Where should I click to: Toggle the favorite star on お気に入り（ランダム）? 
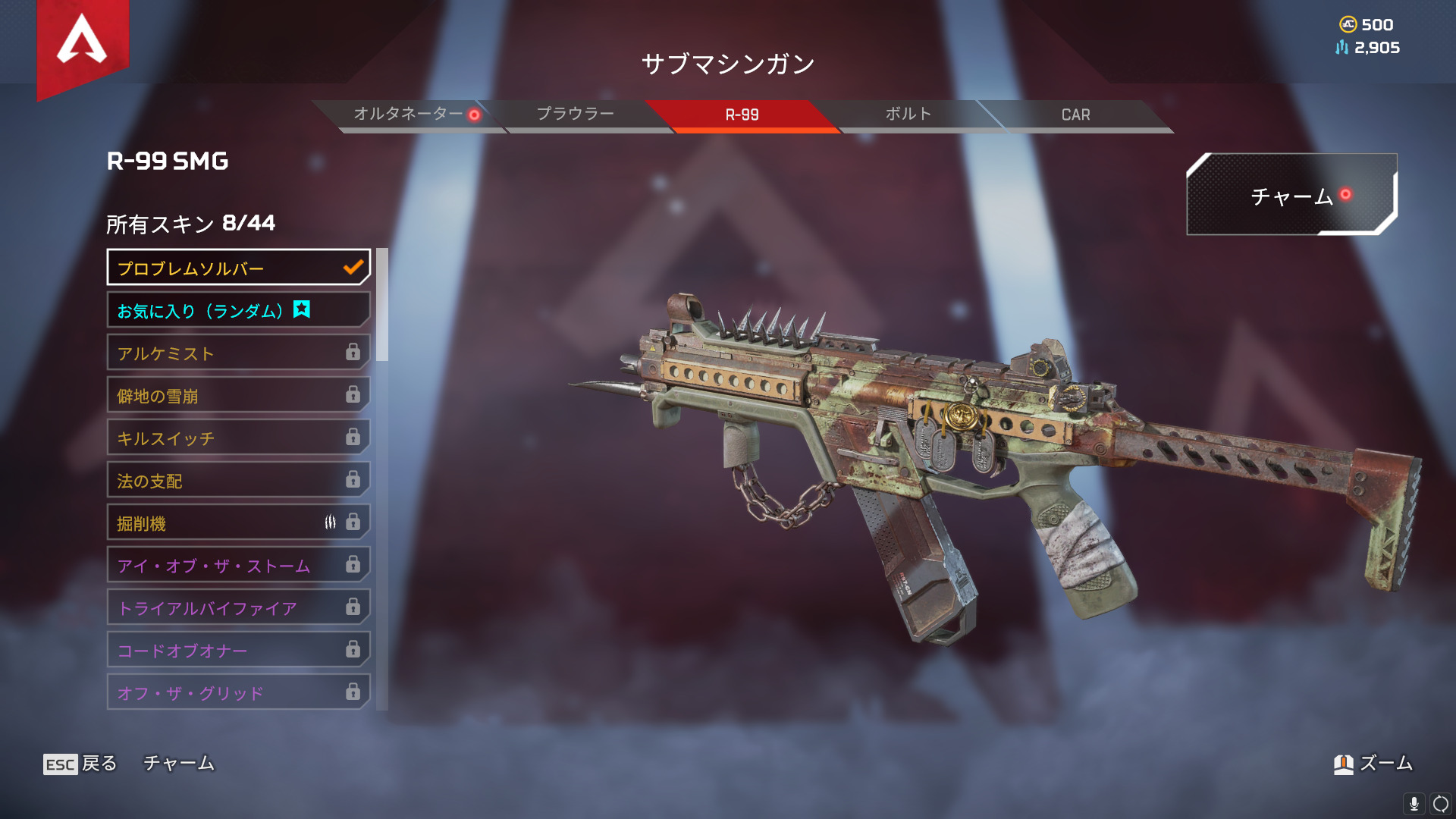click(301, 310)
